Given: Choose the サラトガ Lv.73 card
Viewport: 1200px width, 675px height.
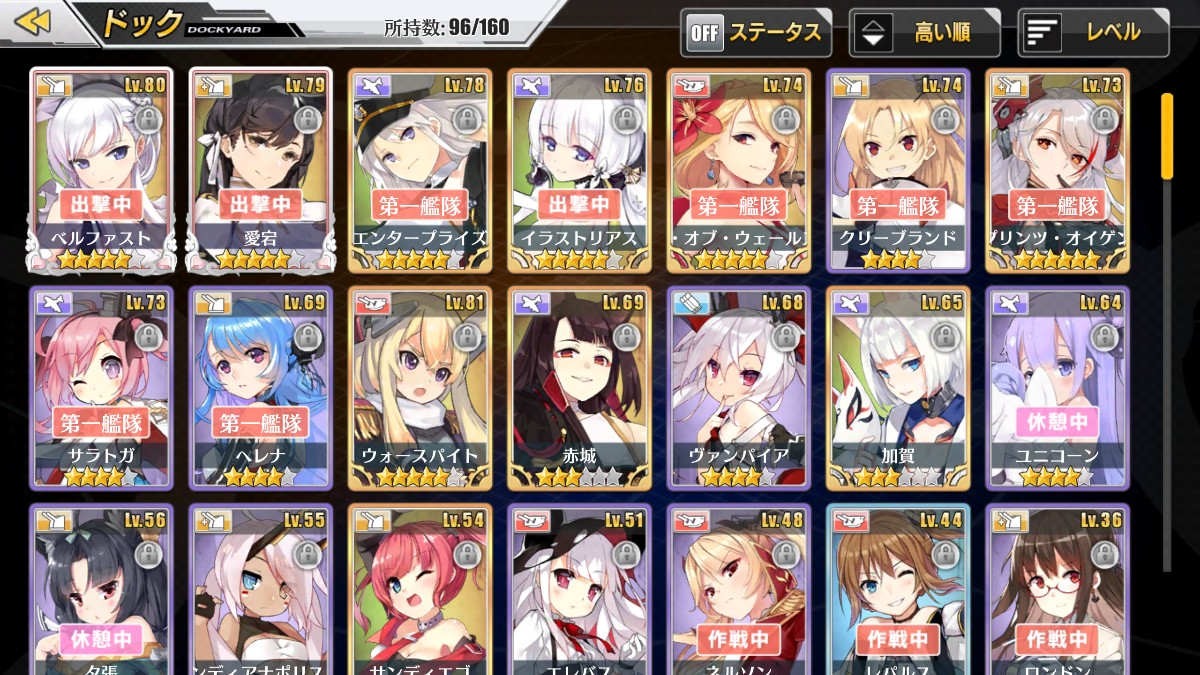Looking at the screenshot, I should coord(100,388).
